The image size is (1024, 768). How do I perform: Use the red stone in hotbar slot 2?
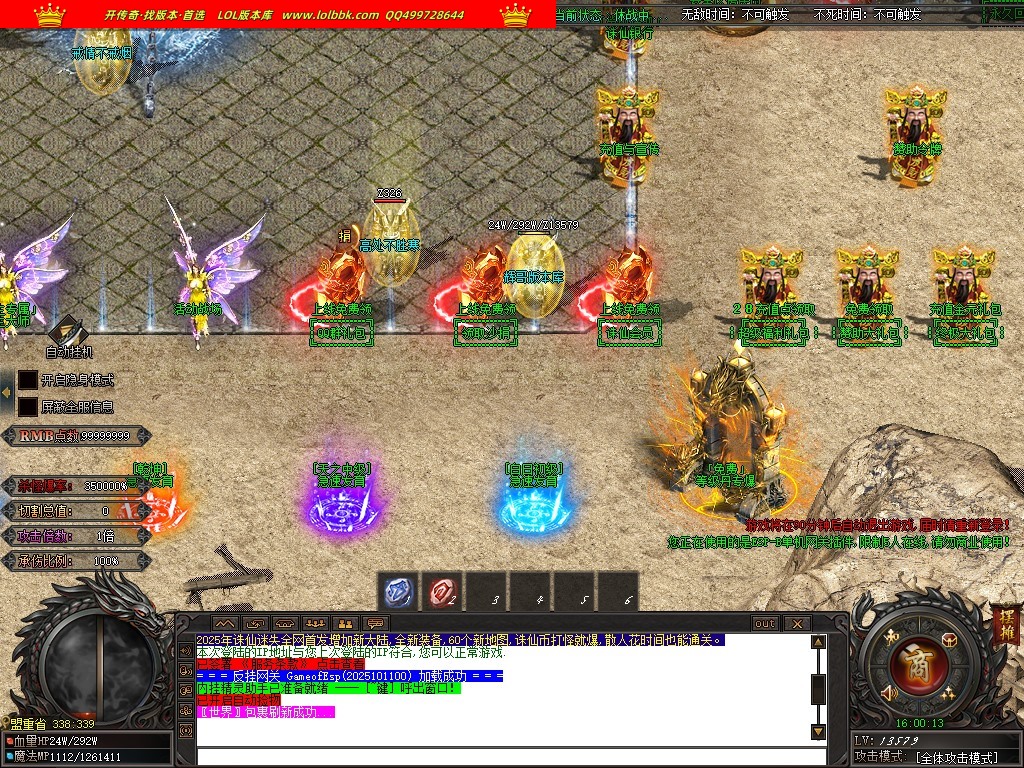coord(444,593)
